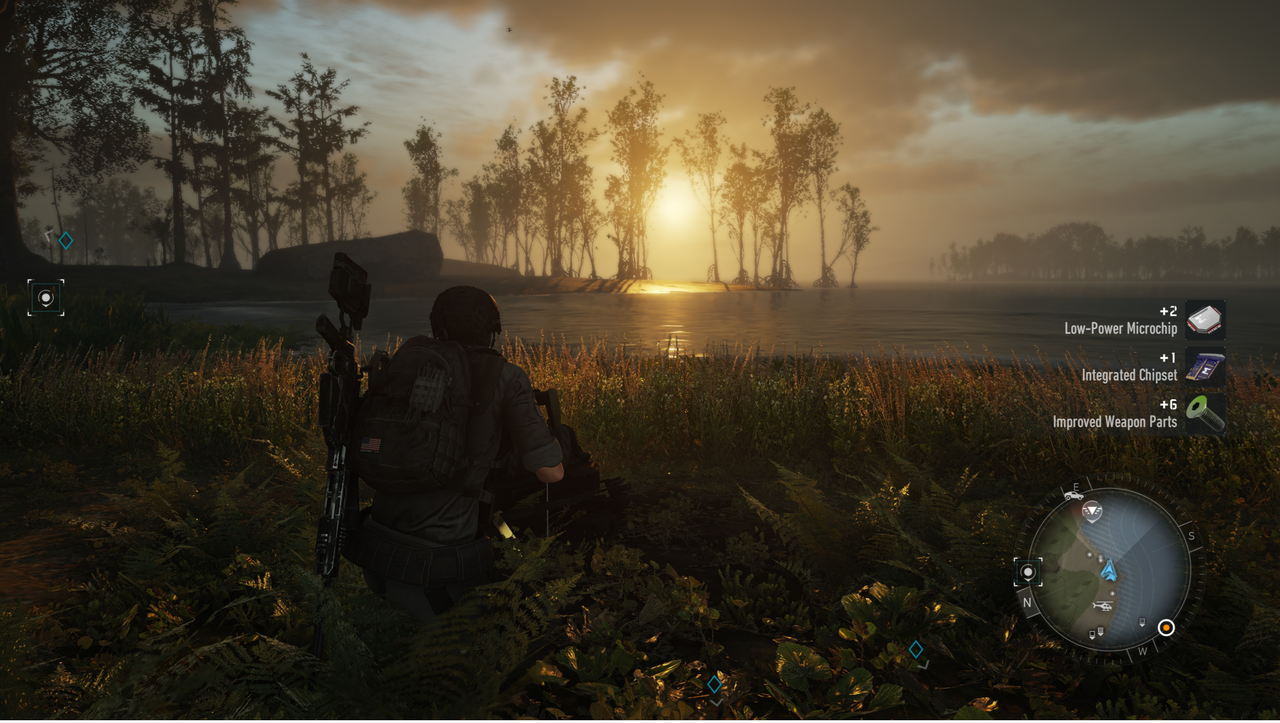Click the Improved Weapon Parts bolt icon

1205,414
